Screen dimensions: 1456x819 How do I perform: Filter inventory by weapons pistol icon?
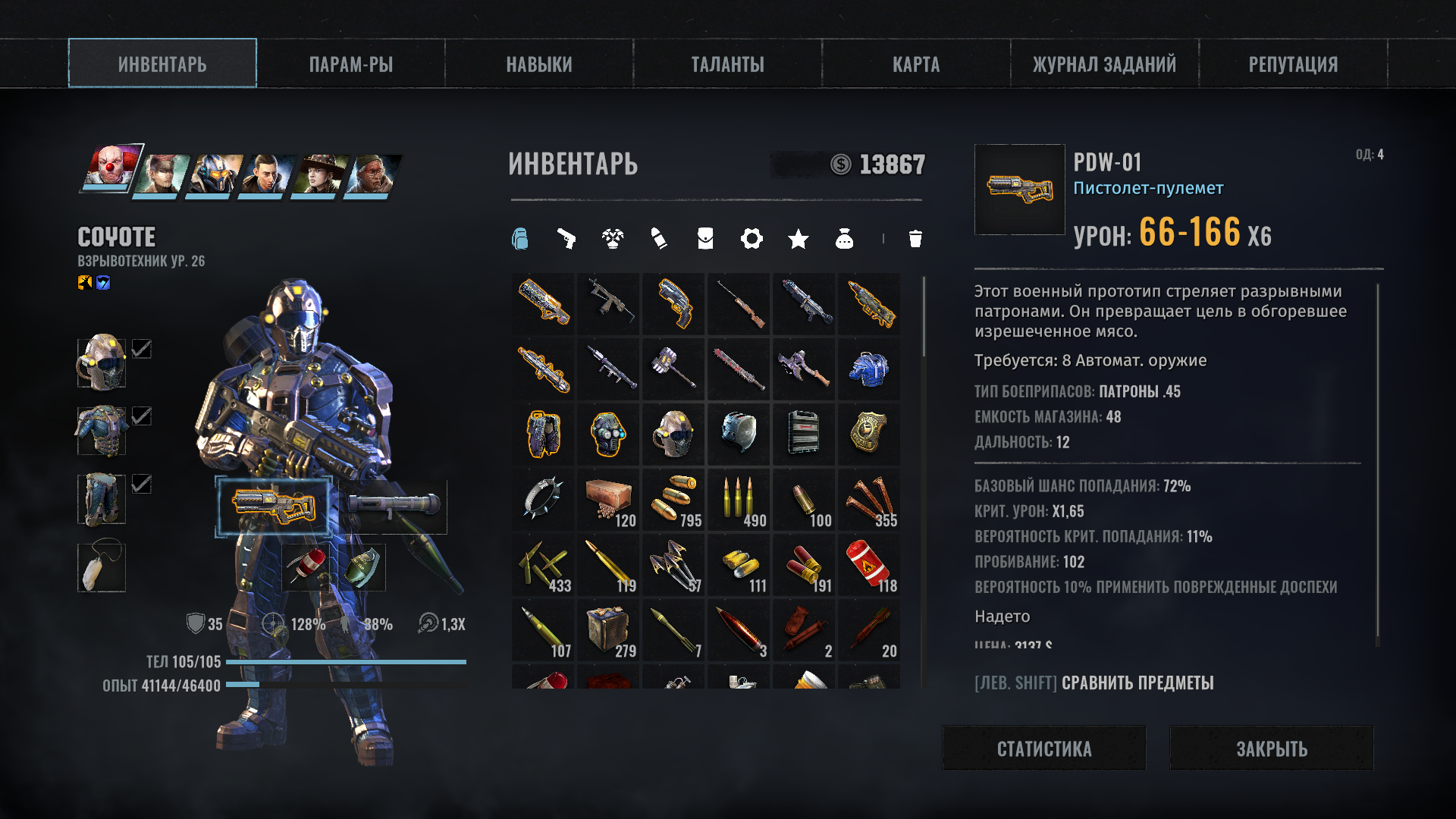pyautogui.click(x=566, y=239)
